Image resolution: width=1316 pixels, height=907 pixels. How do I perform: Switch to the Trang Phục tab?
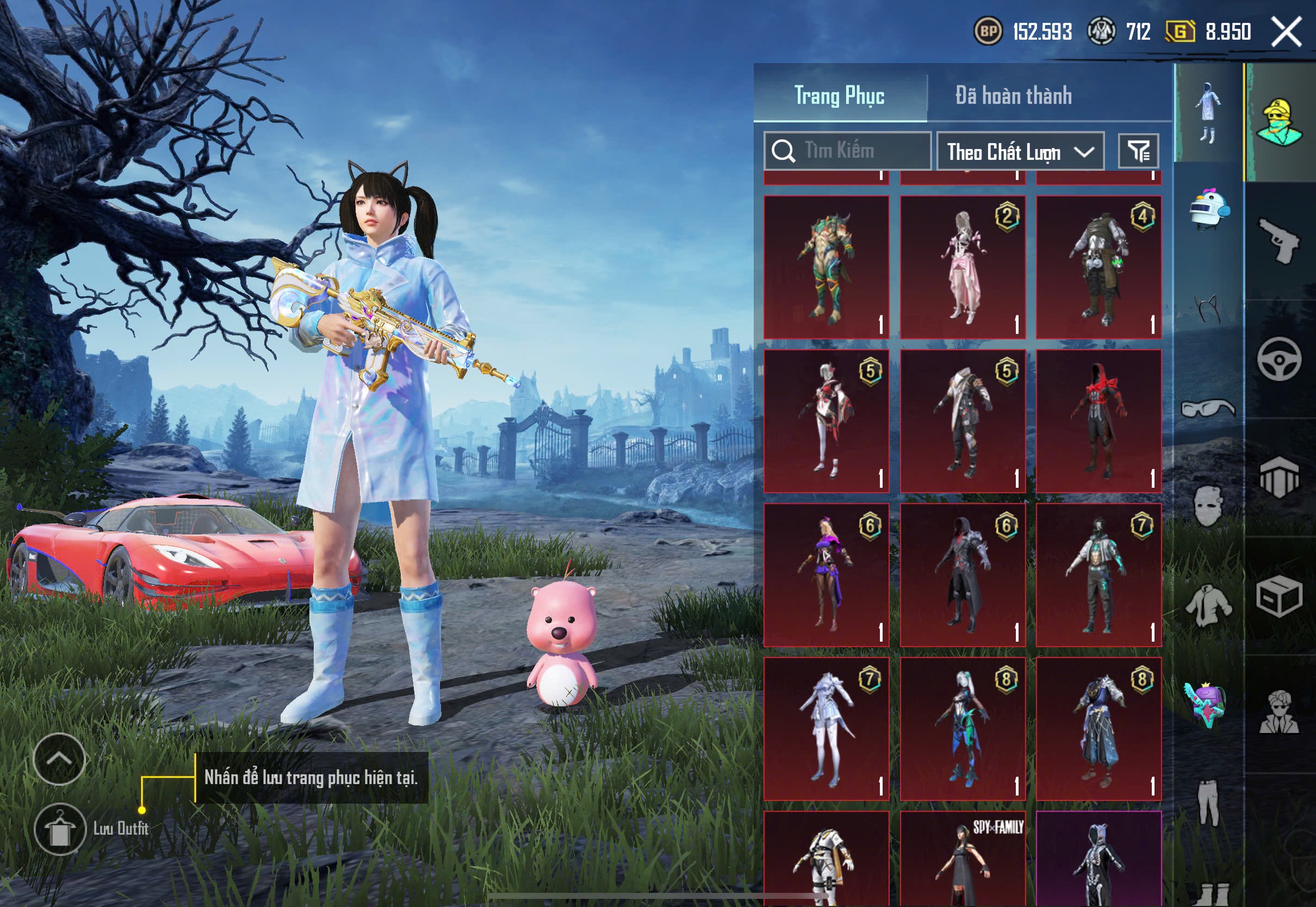[839, 95]
